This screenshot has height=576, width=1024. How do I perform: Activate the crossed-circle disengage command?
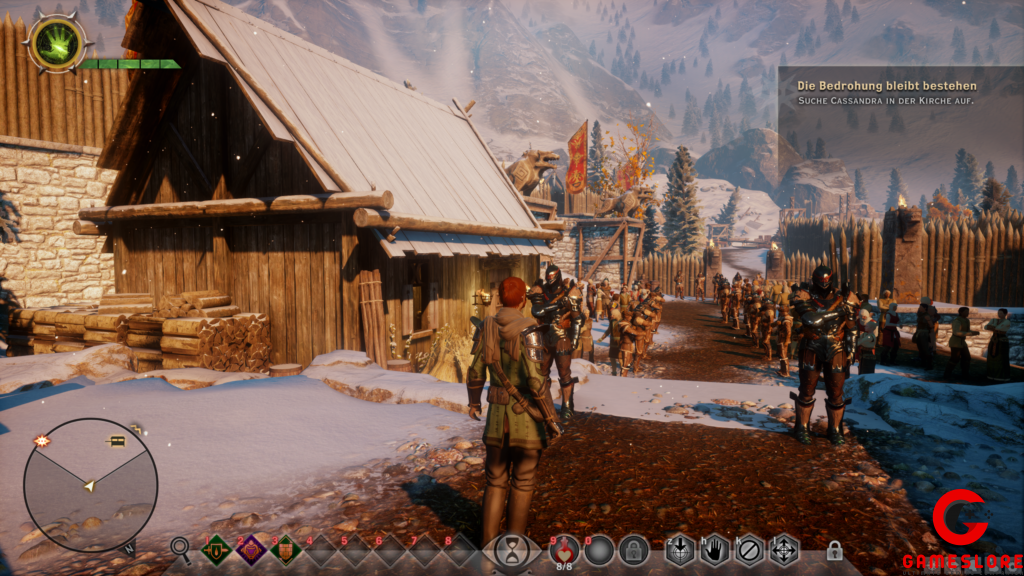click(749, 549)
